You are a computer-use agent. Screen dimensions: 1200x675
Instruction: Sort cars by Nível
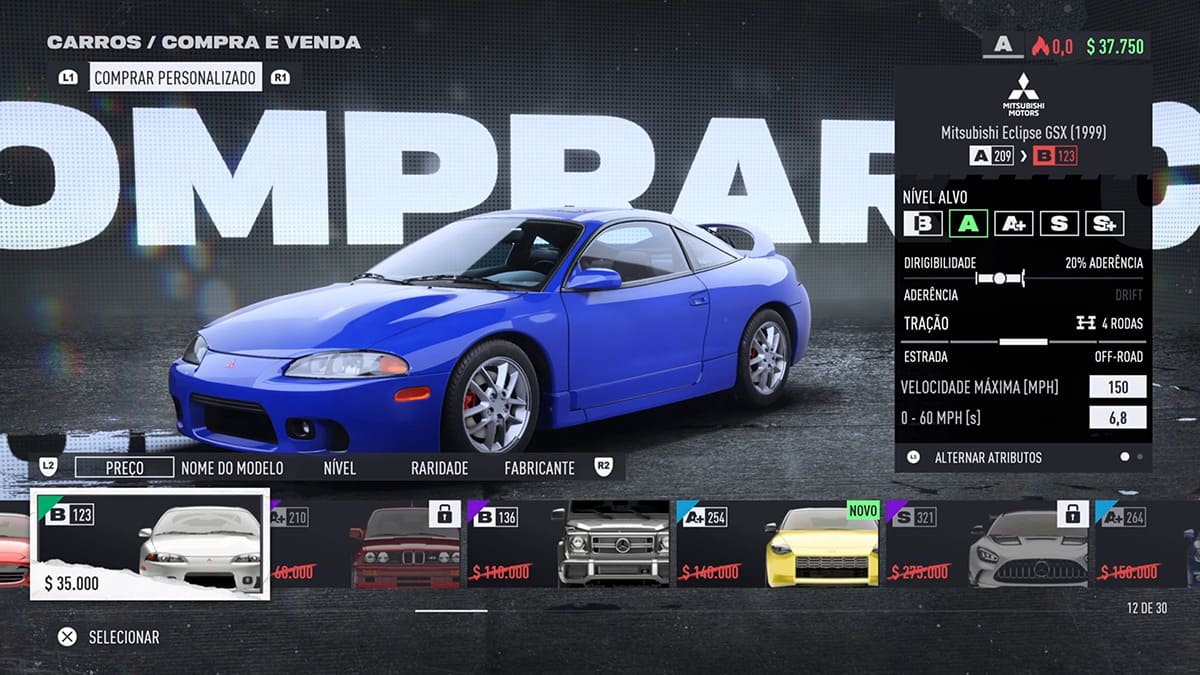tap(340, 467)
